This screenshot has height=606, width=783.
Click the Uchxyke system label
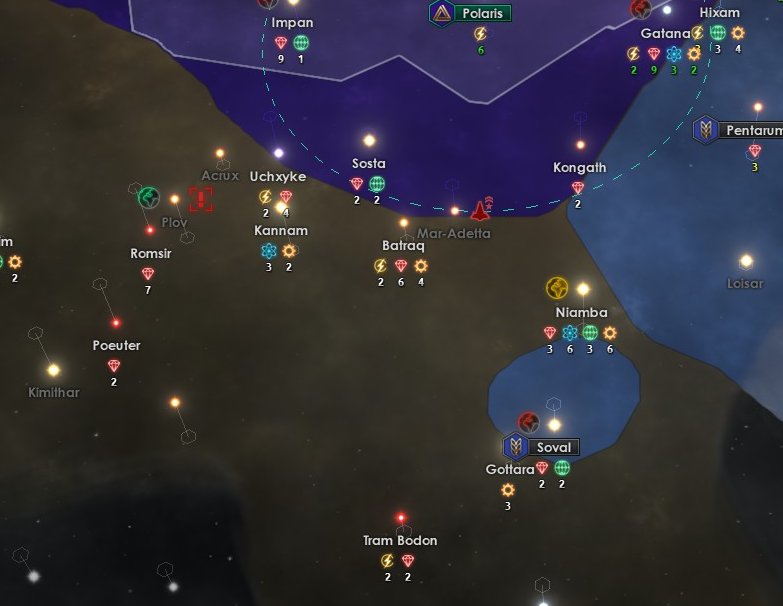pyautogui.click(x=277, y=177)
